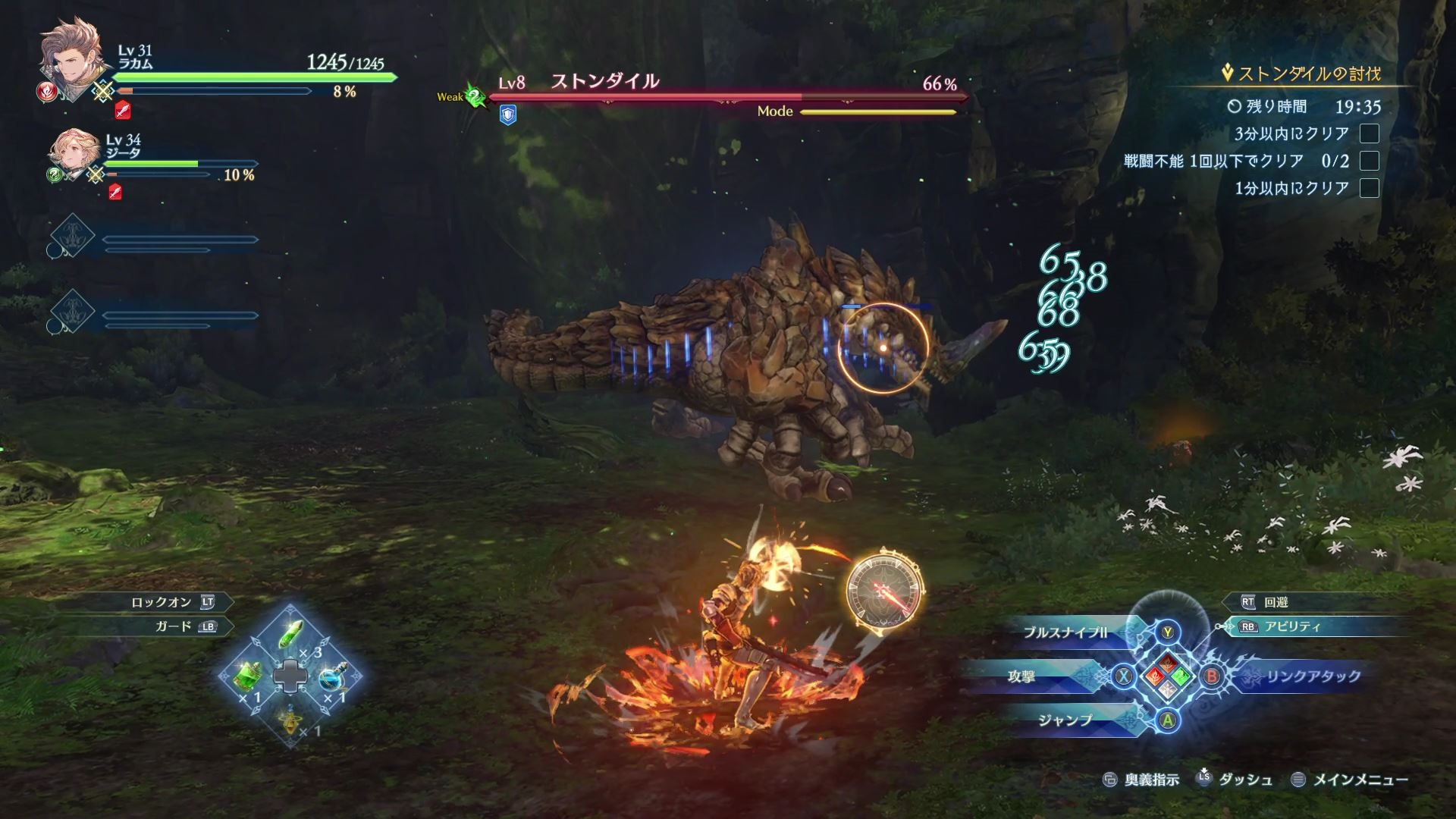This screenshot has height=819, width=1456.
Task: Tick the 1分以内にクリア objective checkbox
Action: (1369, 188)
